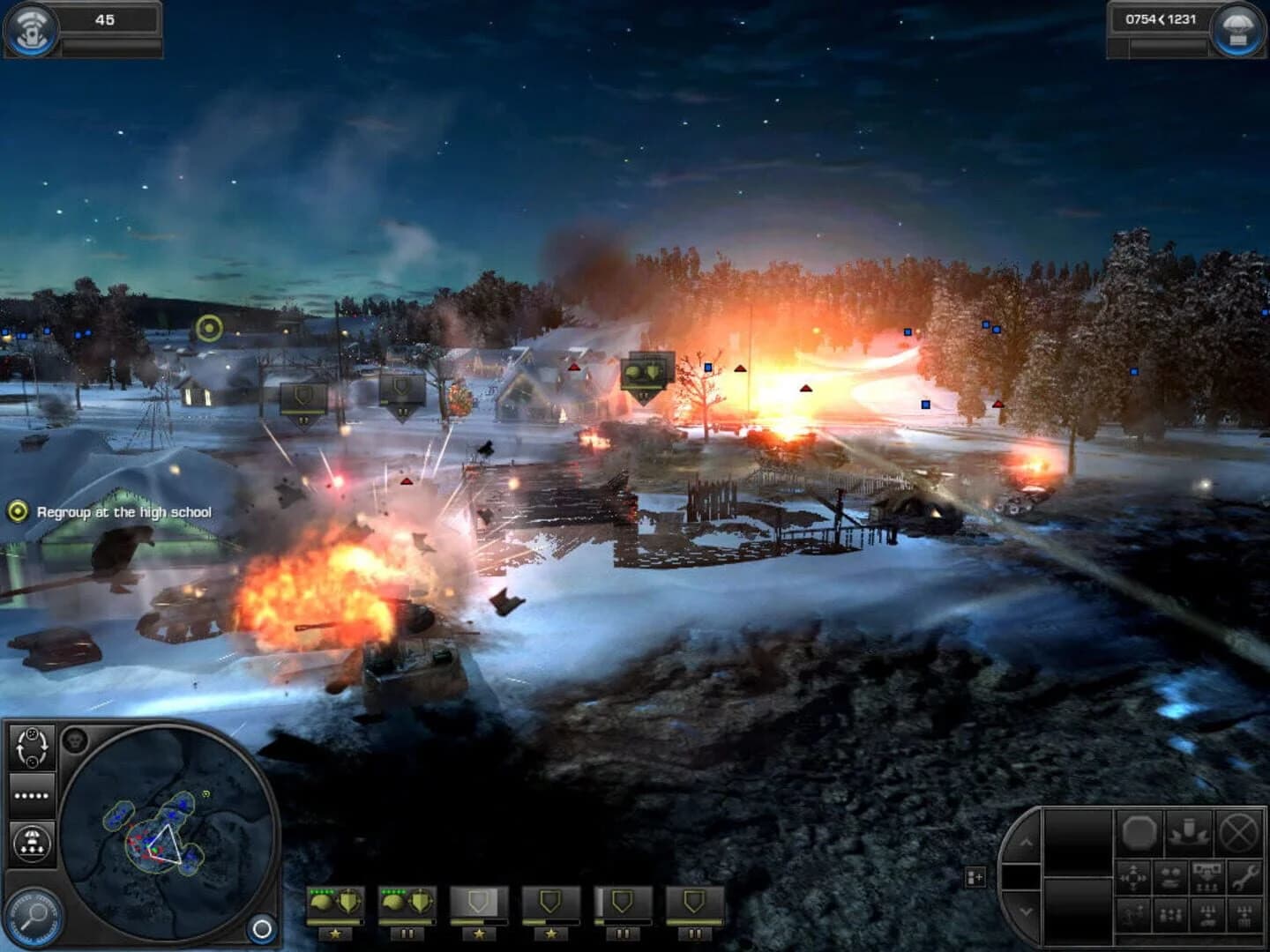Click the camera rotate icon above the minimap
The width and height of the screenshot is (1270, 952).
click(32, 746)
